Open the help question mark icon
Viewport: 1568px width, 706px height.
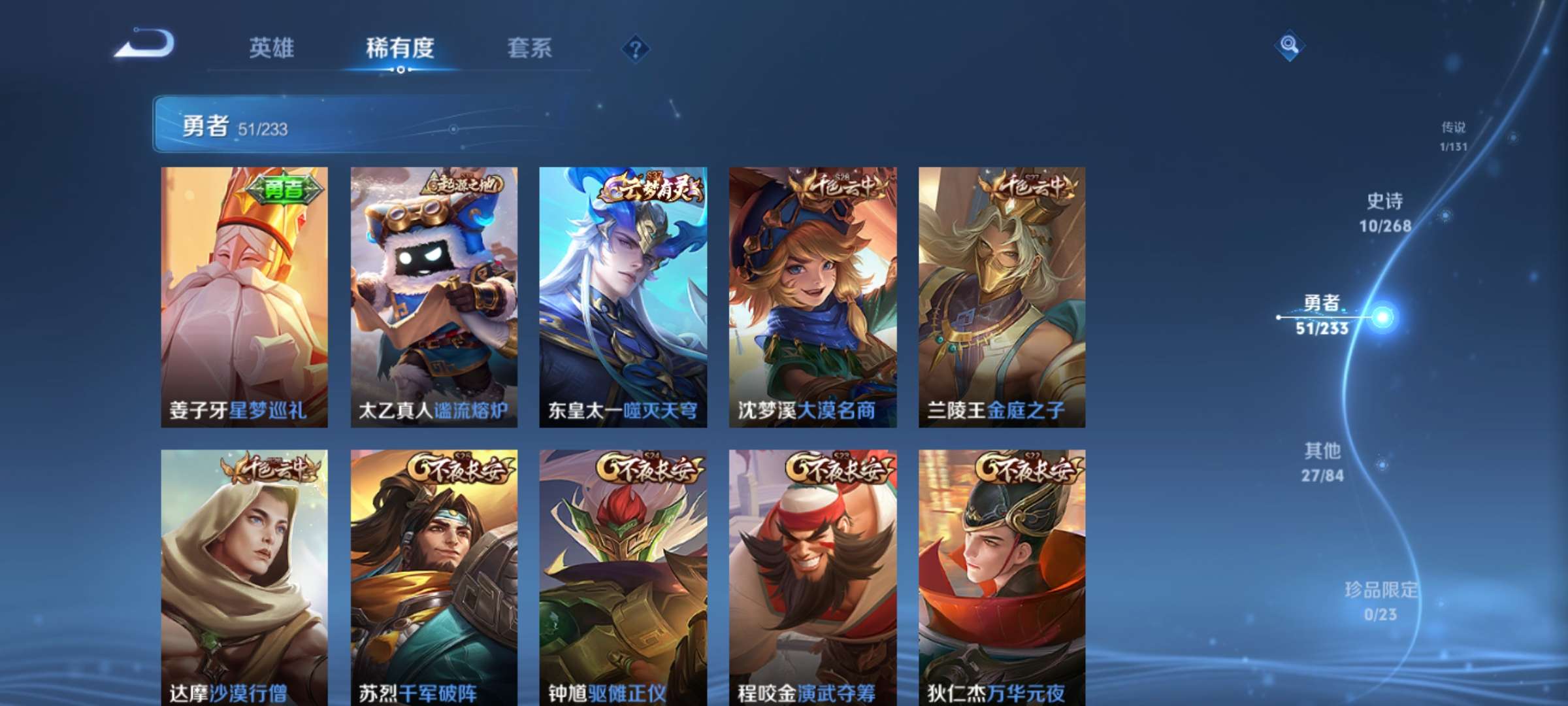(636, 48)
